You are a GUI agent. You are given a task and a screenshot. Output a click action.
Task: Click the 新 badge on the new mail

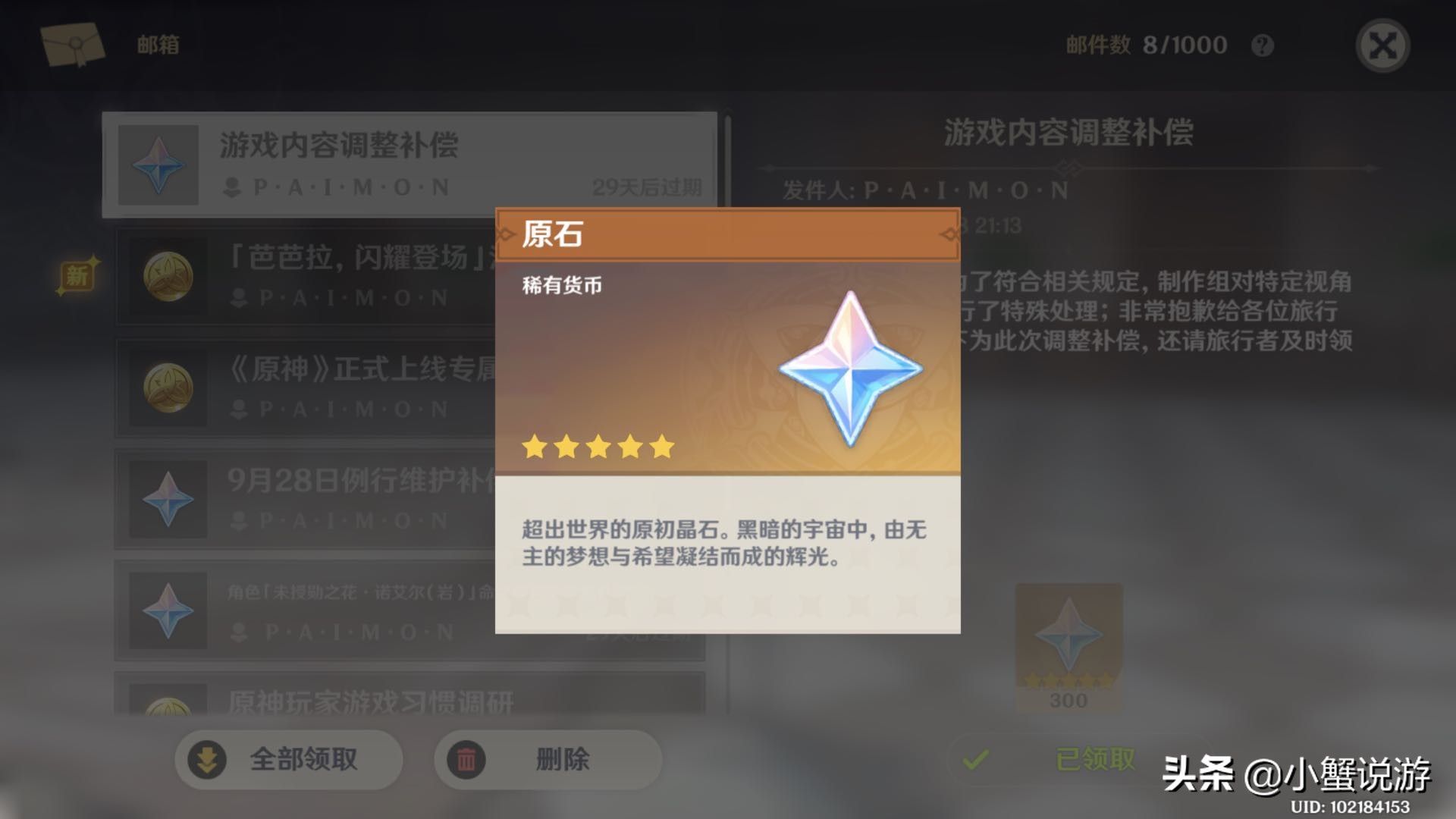pos(76,275)
